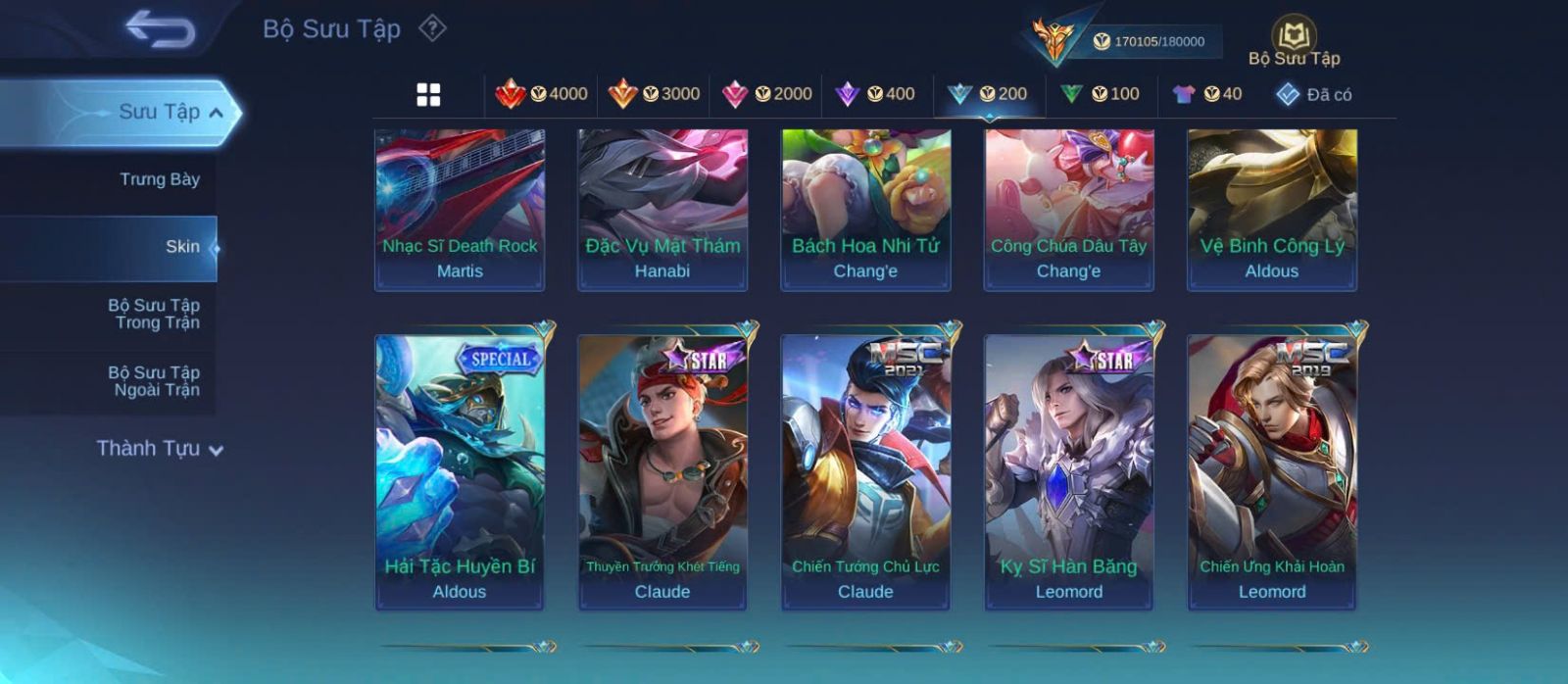Image resolution: width=1568 pixels, height=684 pixels.
Task: Open Aldous Hải Tặc Huyền Bí skin
Action: 460,470
